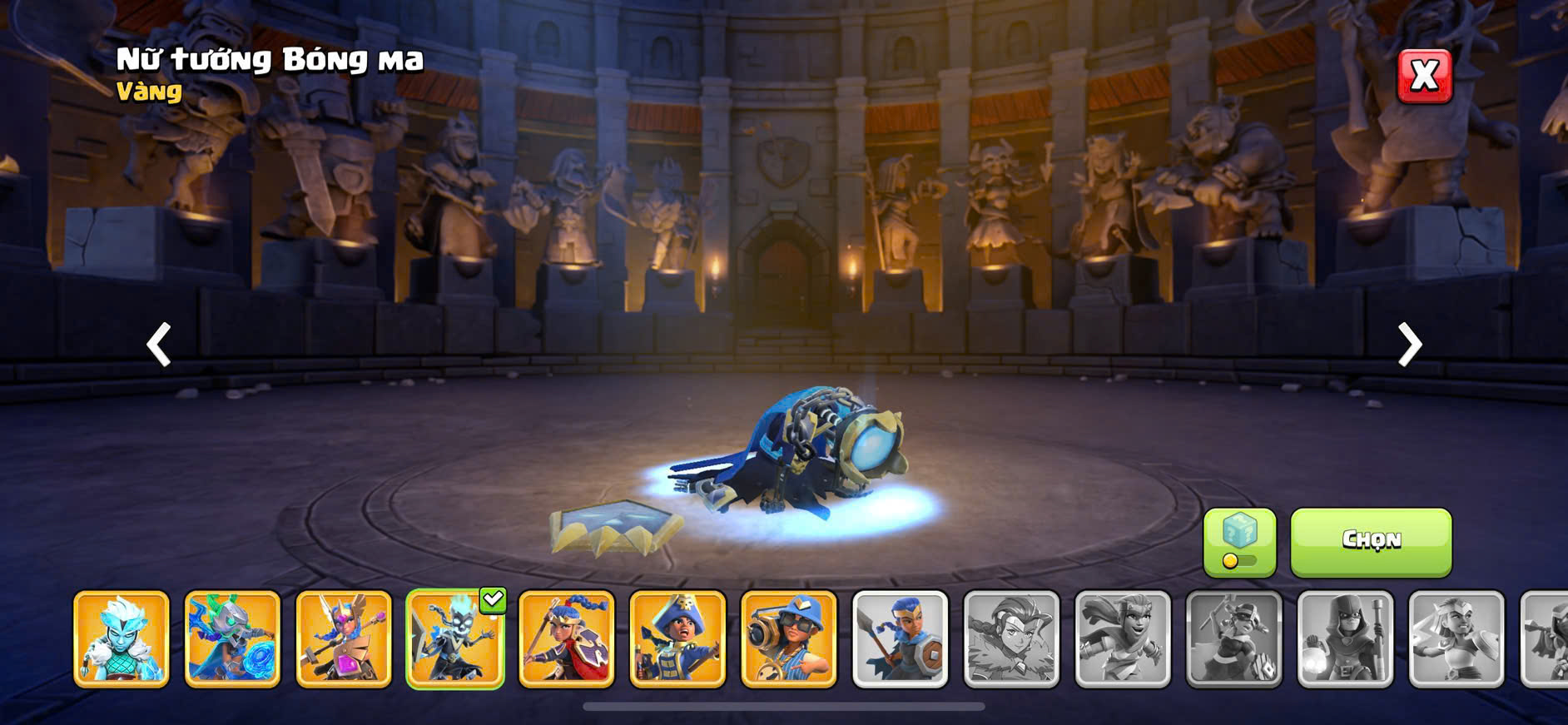This screenshot has height=725, width=1568.
Task: Choose the locked hooded lantern skin
Action: tap(1345, 639)
